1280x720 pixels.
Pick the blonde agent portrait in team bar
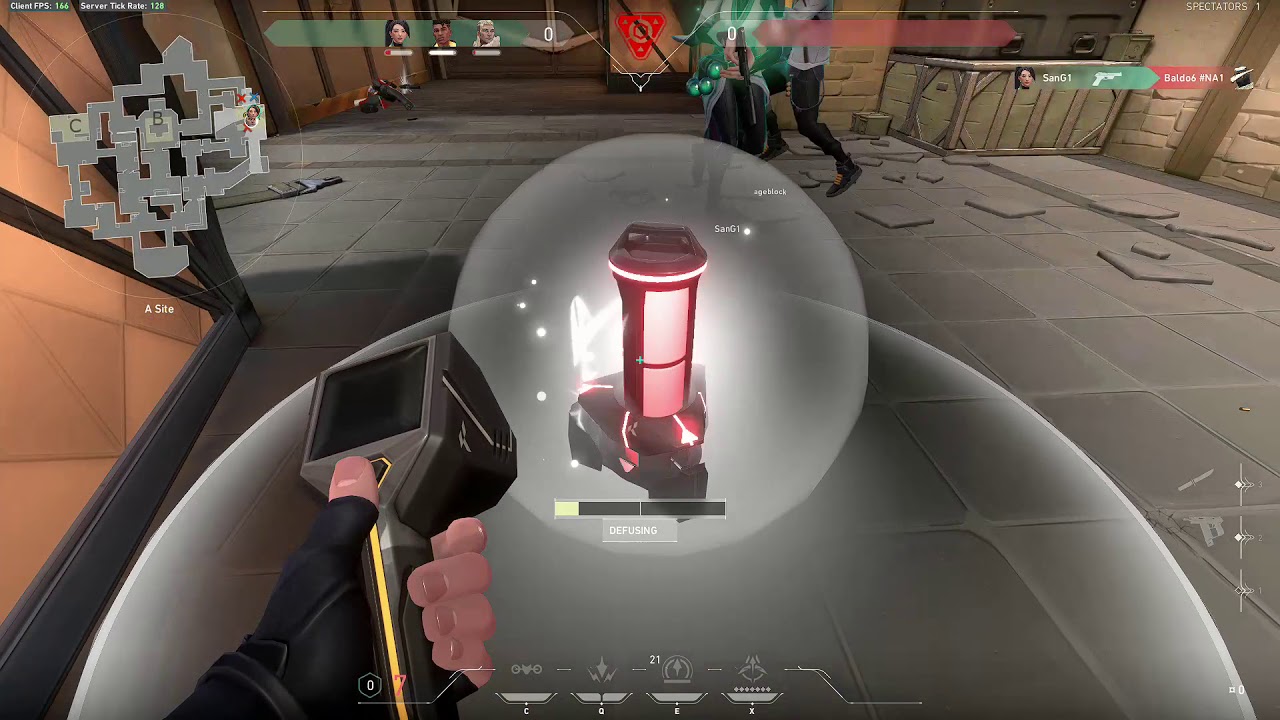point(487,34)
